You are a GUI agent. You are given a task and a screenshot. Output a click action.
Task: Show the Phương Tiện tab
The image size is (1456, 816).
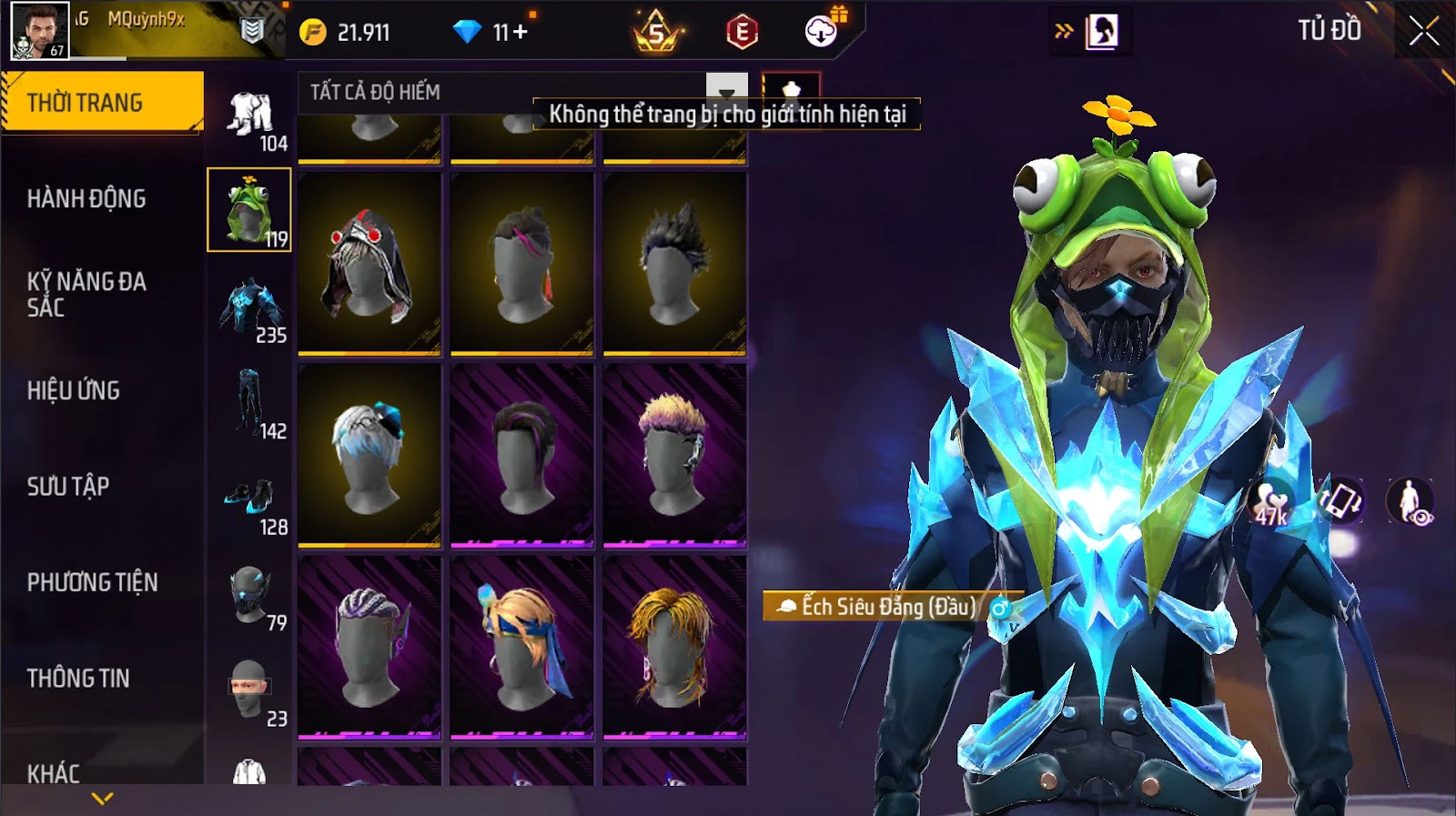click(92, 582)
